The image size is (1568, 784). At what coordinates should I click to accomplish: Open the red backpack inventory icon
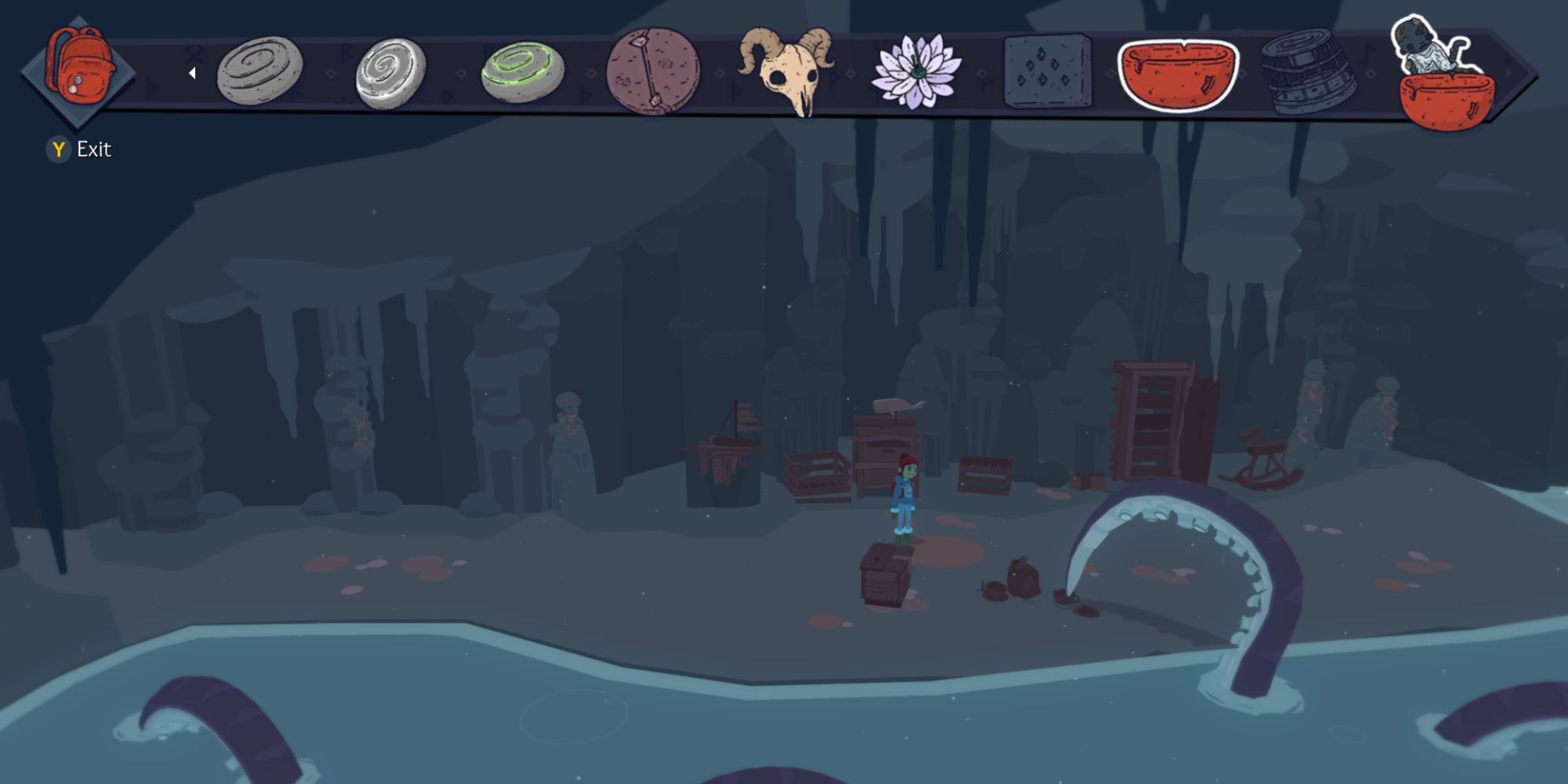pos(78,69)
